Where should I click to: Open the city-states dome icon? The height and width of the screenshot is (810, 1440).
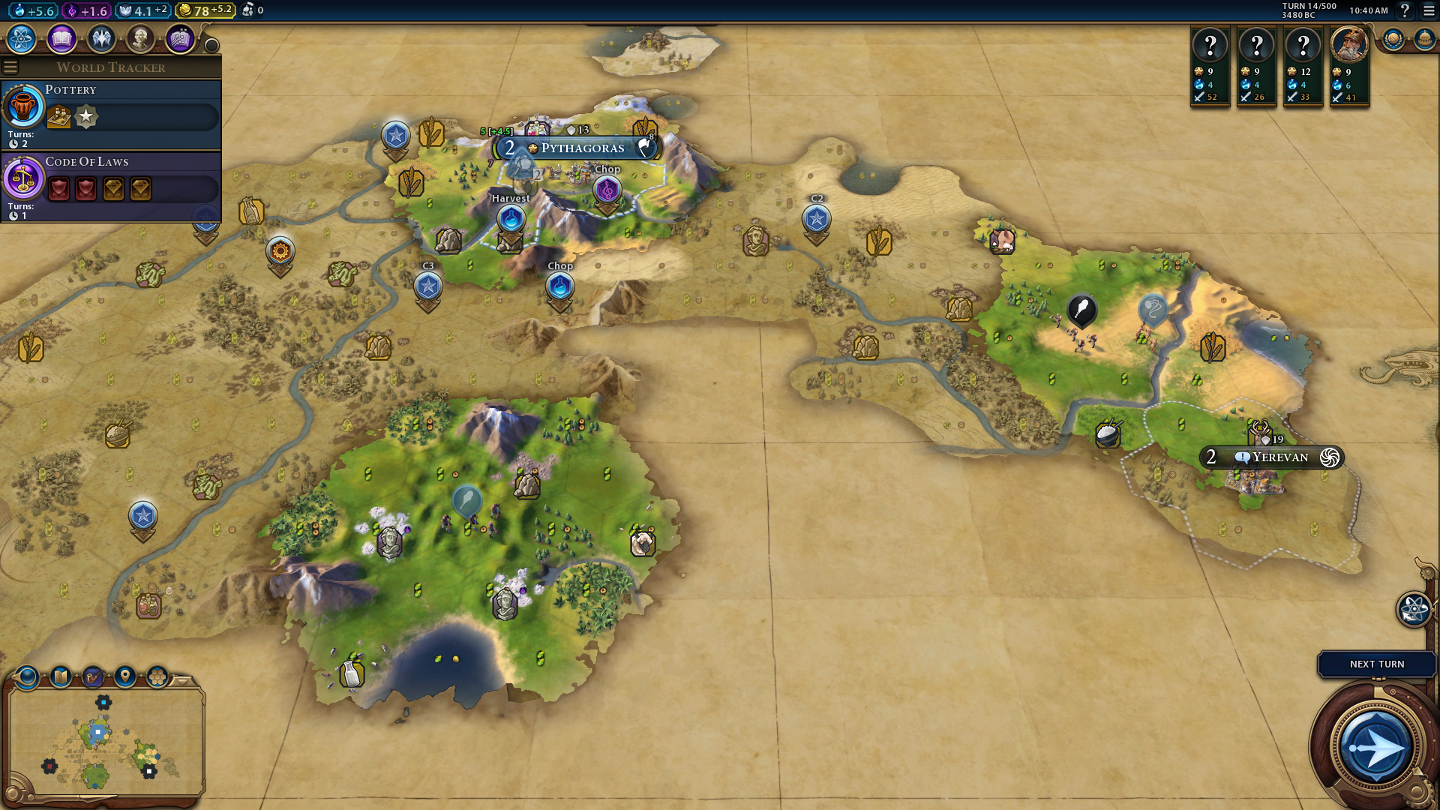click(x=1424, y=39)
